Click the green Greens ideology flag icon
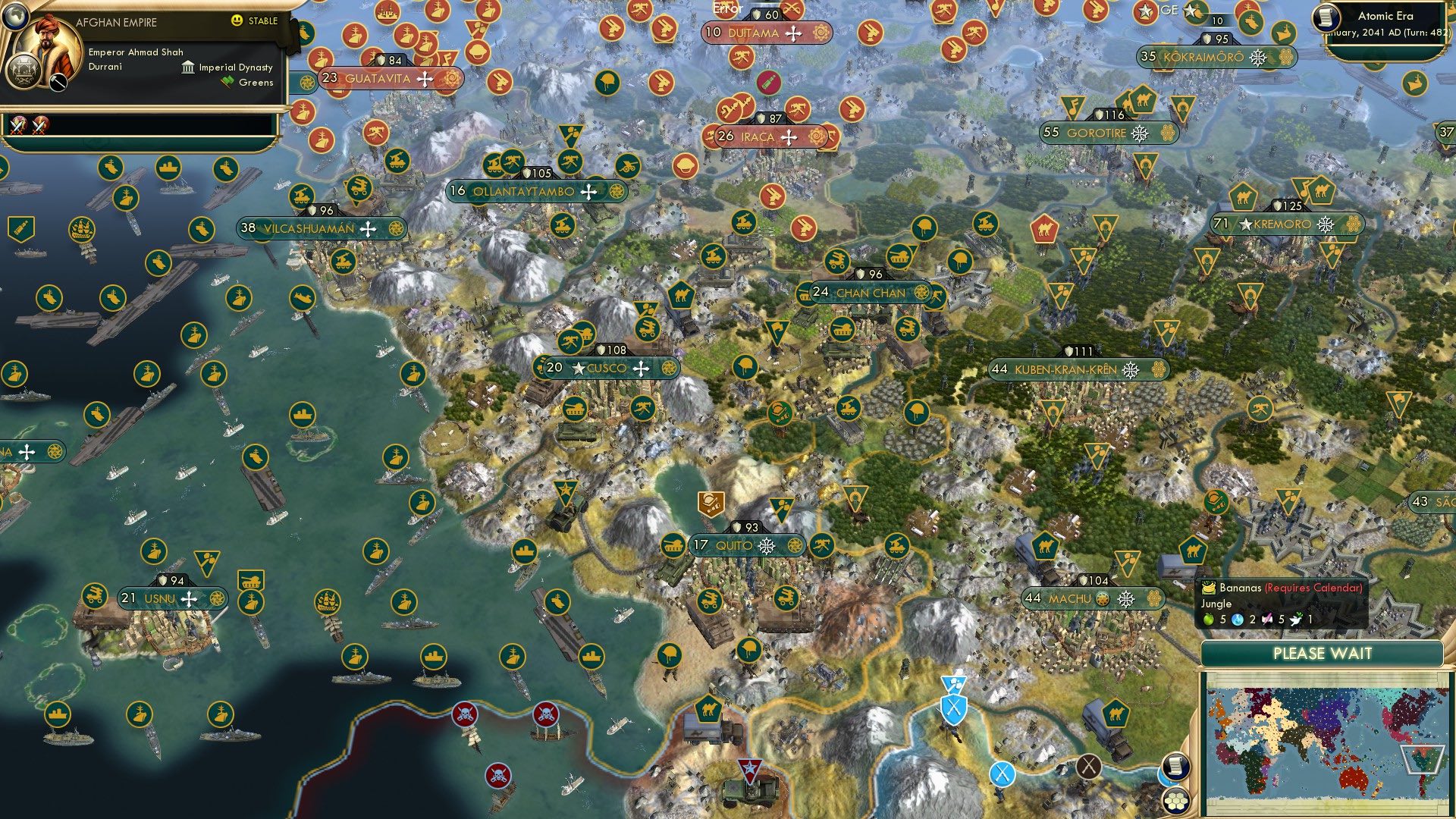The width and height of the screenshot is (1456, 819). click(228, 81)
